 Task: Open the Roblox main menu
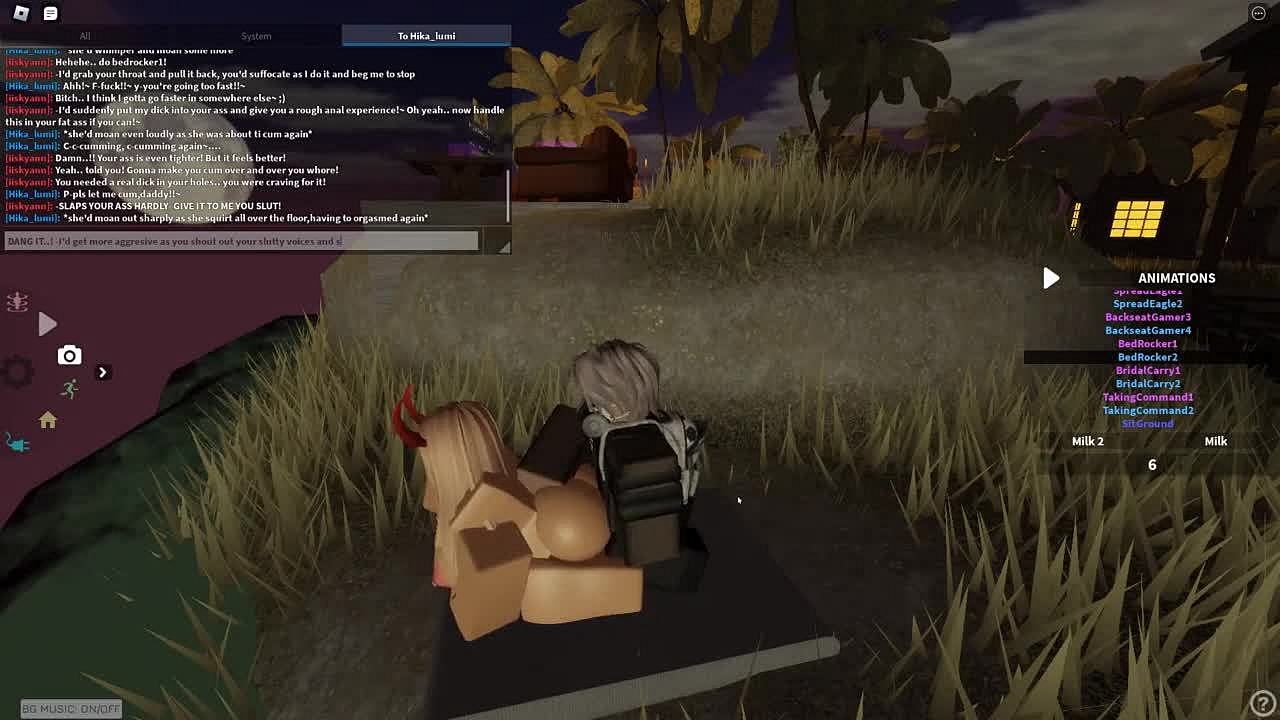pos(21,13)
